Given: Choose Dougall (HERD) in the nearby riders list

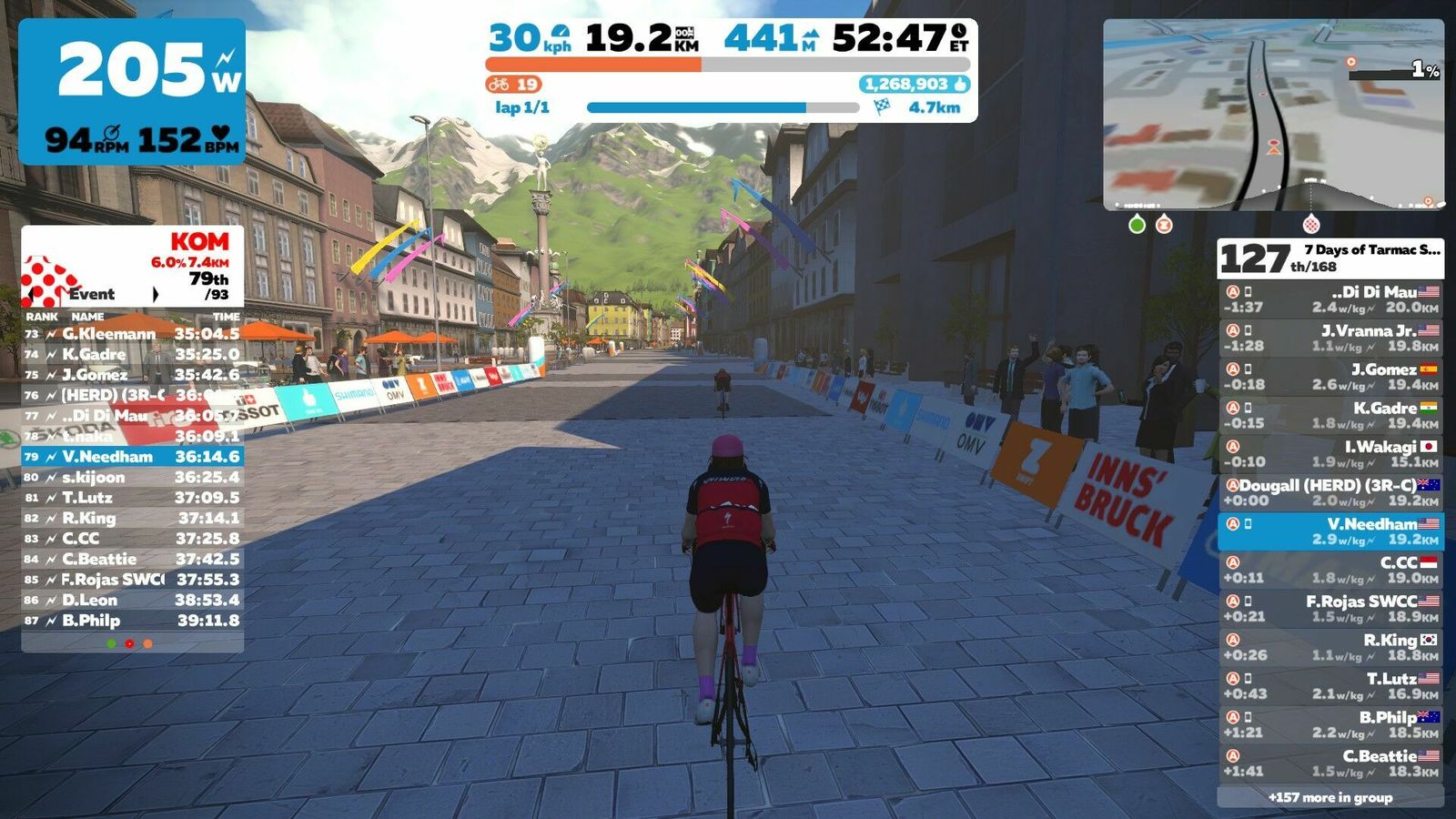Looking at the screenshot, I should pyautogui.click(x=1330, y=492).
